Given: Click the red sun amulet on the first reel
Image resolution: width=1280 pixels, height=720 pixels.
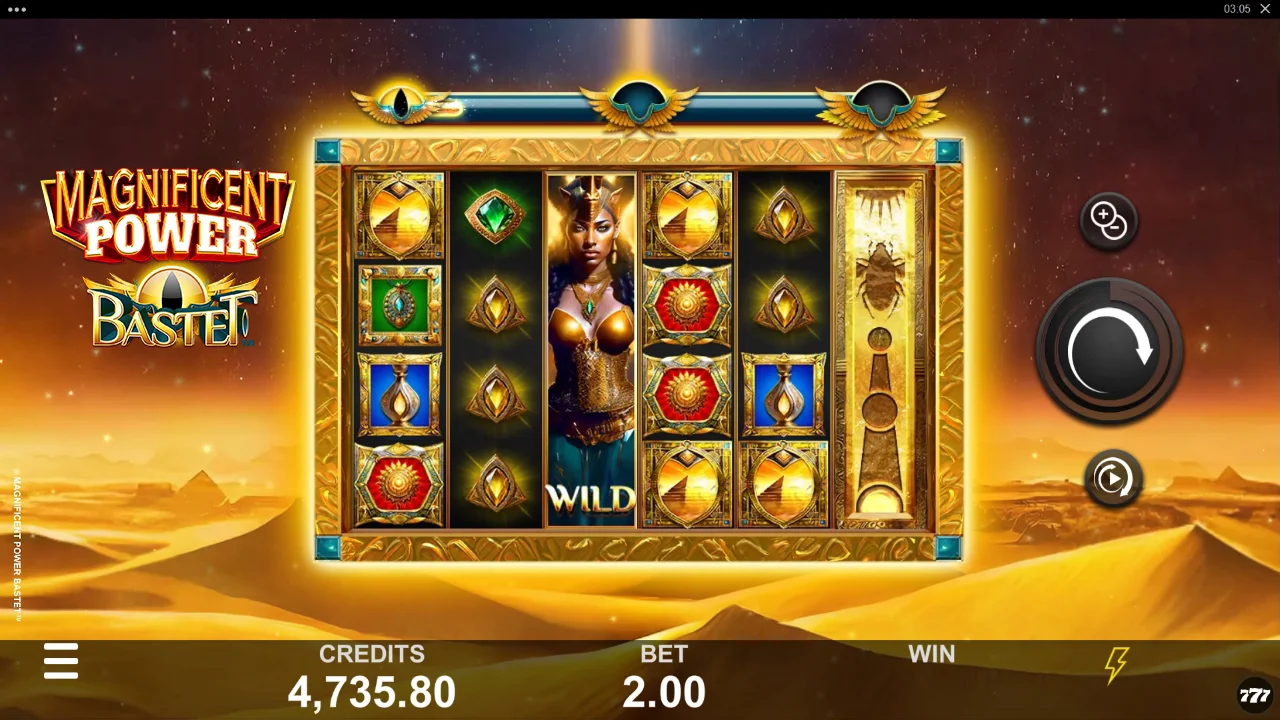Looking at the screenshot, I should pos(400,485).
